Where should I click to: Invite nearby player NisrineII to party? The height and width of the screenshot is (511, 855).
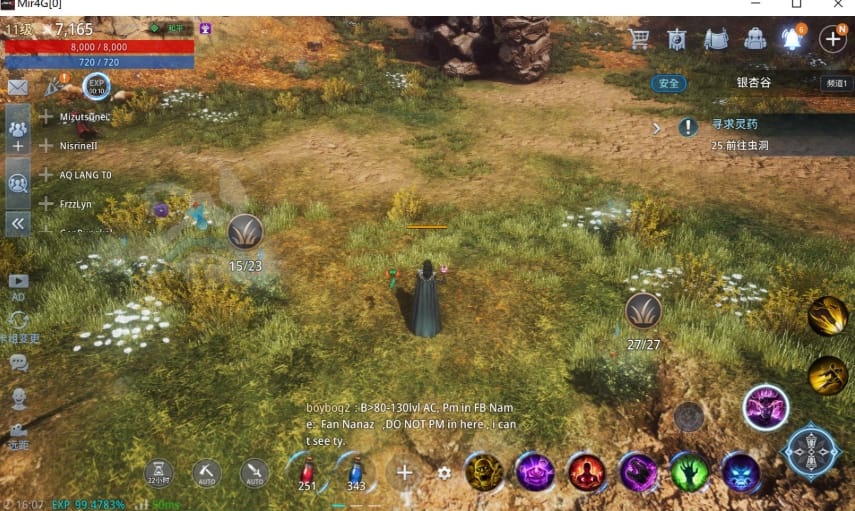coord(46,145)
